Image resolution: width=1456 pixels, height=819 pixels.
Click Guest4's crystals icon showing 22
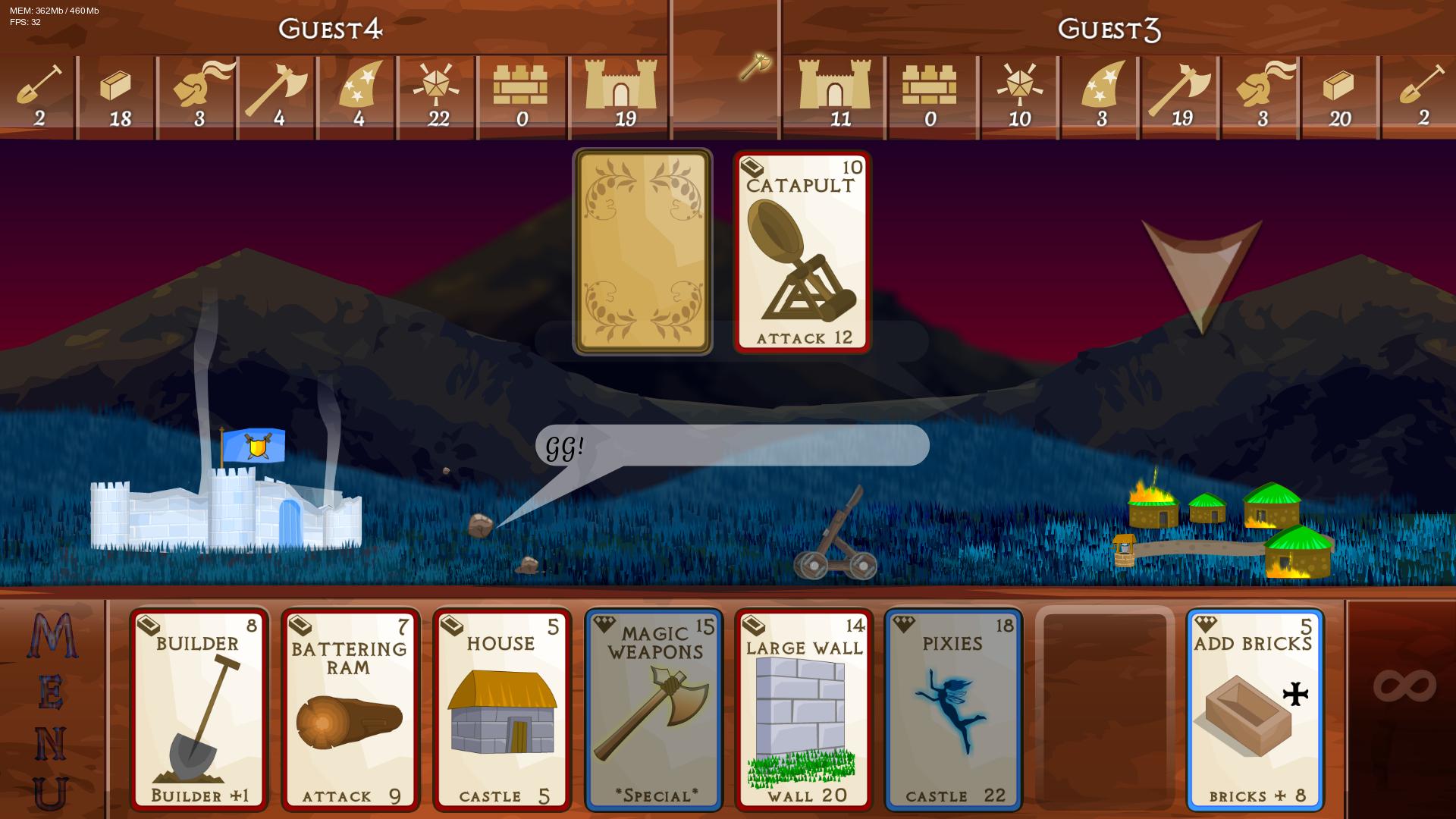pos(437,87)
